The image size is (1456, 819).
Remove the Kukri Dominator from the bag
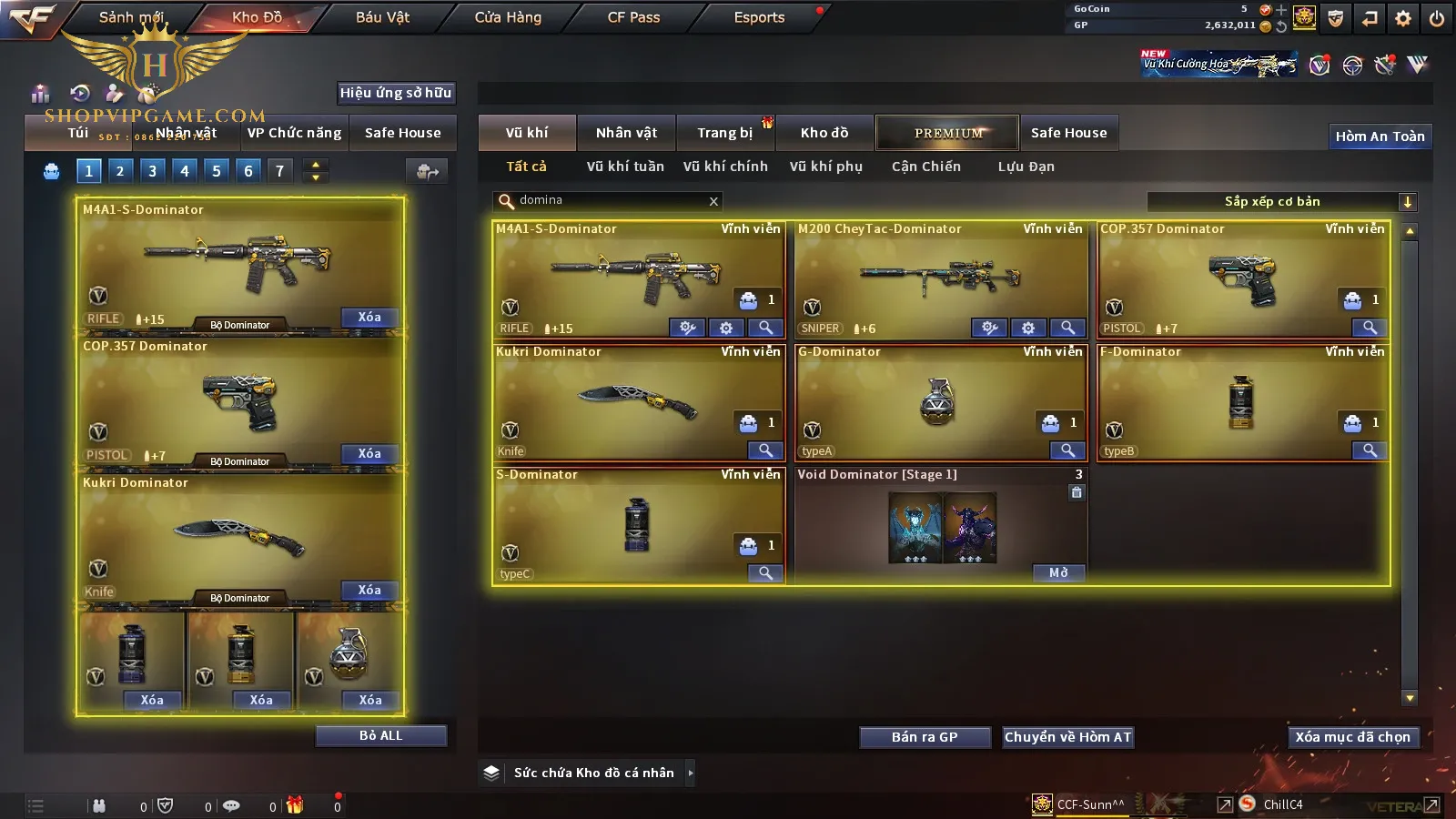point(369,590)
